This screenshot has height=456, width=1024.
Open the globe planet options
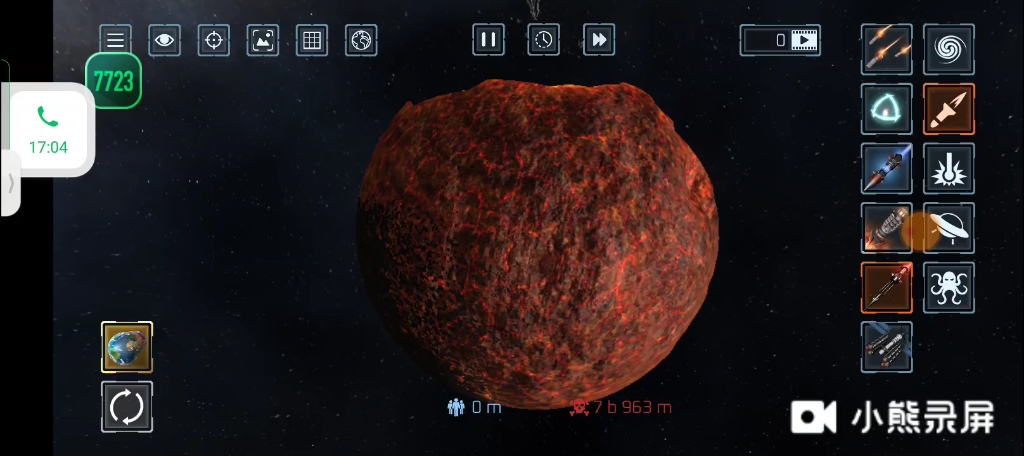[361, 41]
